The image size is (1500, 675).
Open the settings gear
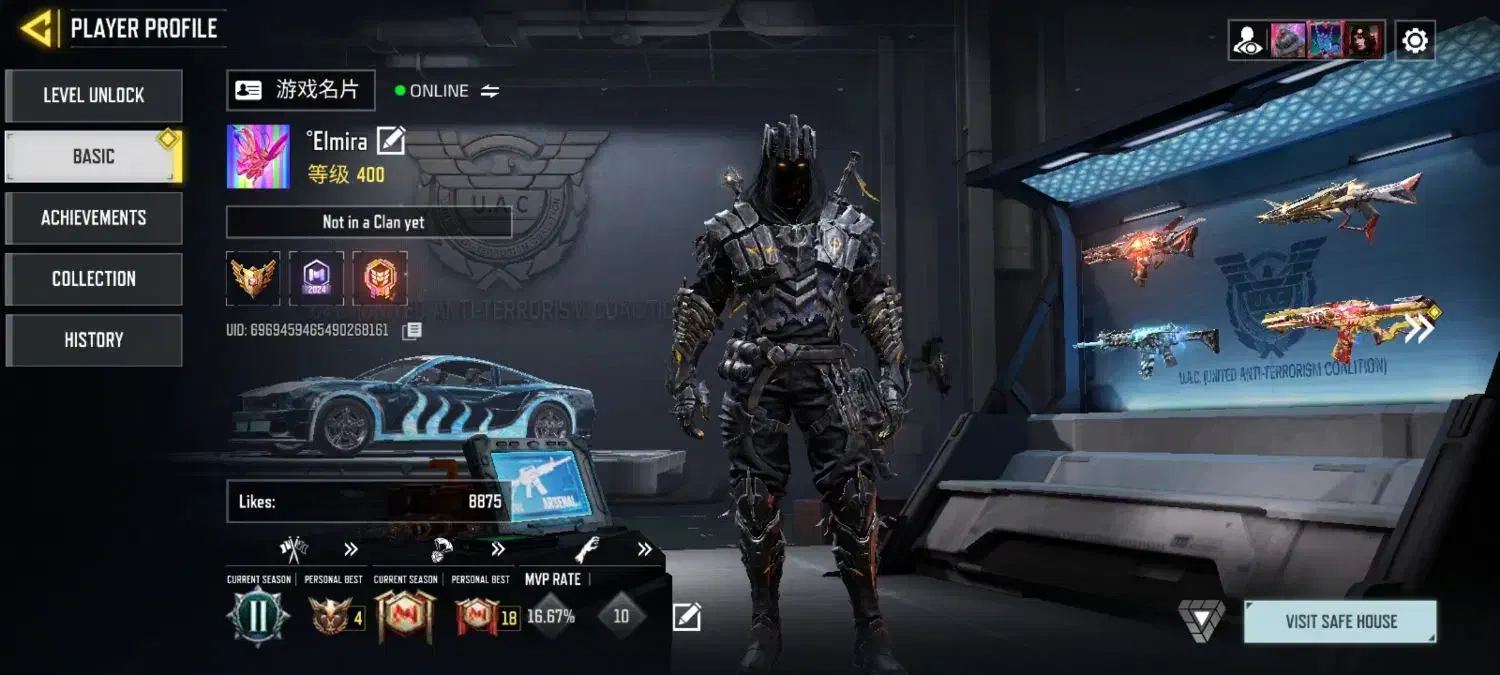tap(1415, 41)
